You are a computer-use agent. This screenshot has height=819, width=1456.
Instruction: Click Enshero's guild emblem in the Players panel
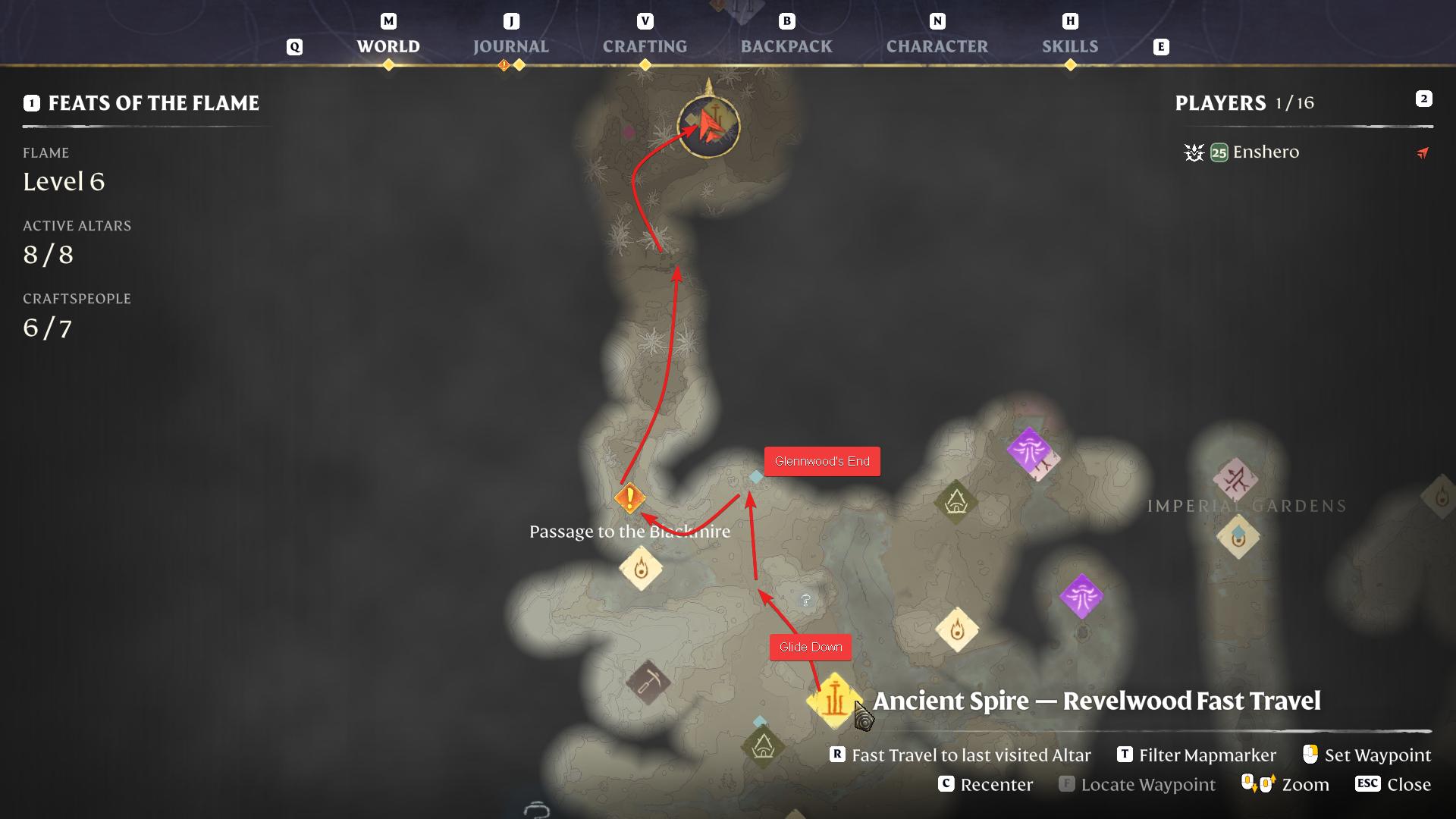point(1194,152)
